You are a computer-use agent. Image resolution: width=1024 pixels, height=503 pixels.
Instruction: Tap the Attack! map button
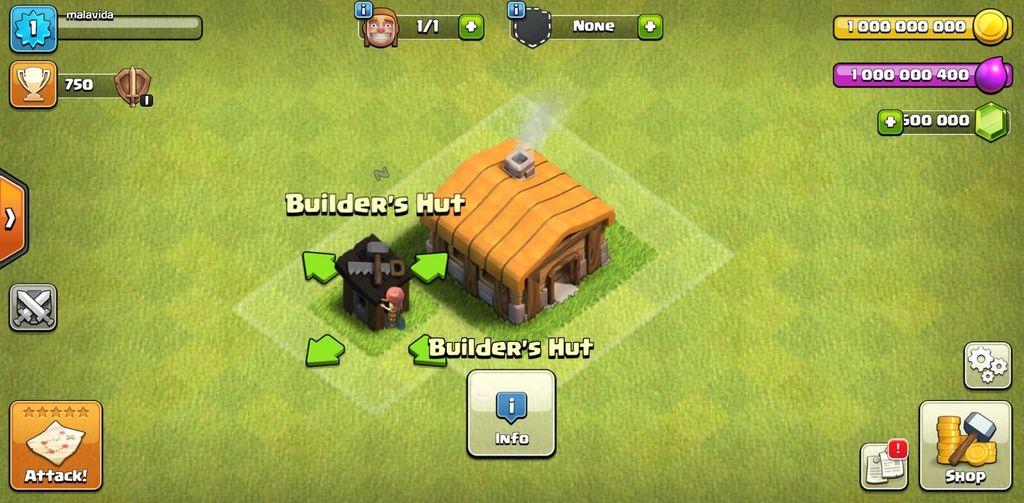tap(56, 446)
